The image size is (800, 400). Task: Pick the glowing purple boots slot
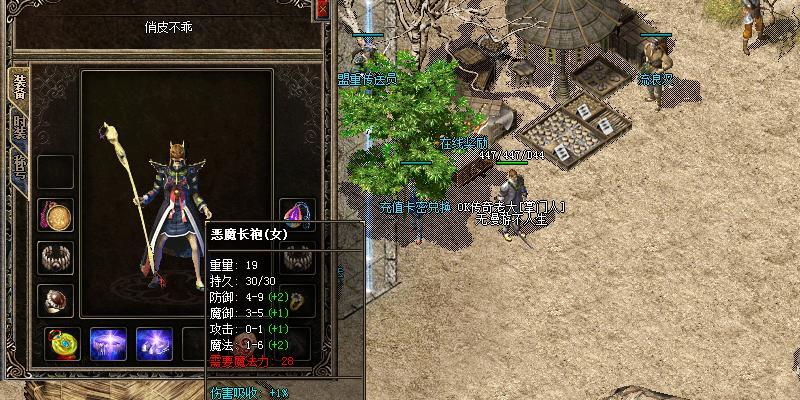[x=154, y=344]
